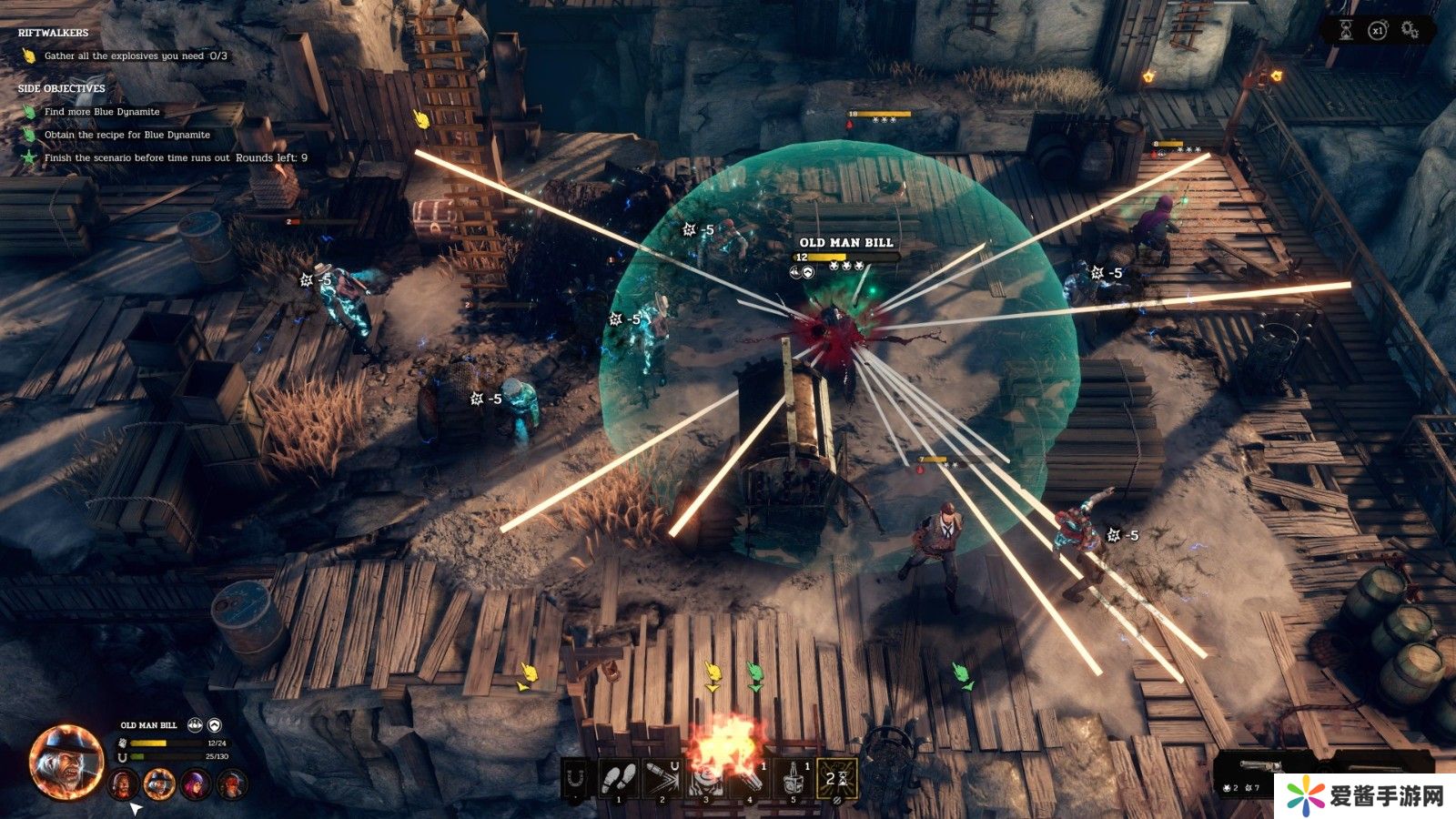Use the lantern item in slot 5
Image resolution: width=1456 pixels, height=819 pixels.
(x=794, y=778)
